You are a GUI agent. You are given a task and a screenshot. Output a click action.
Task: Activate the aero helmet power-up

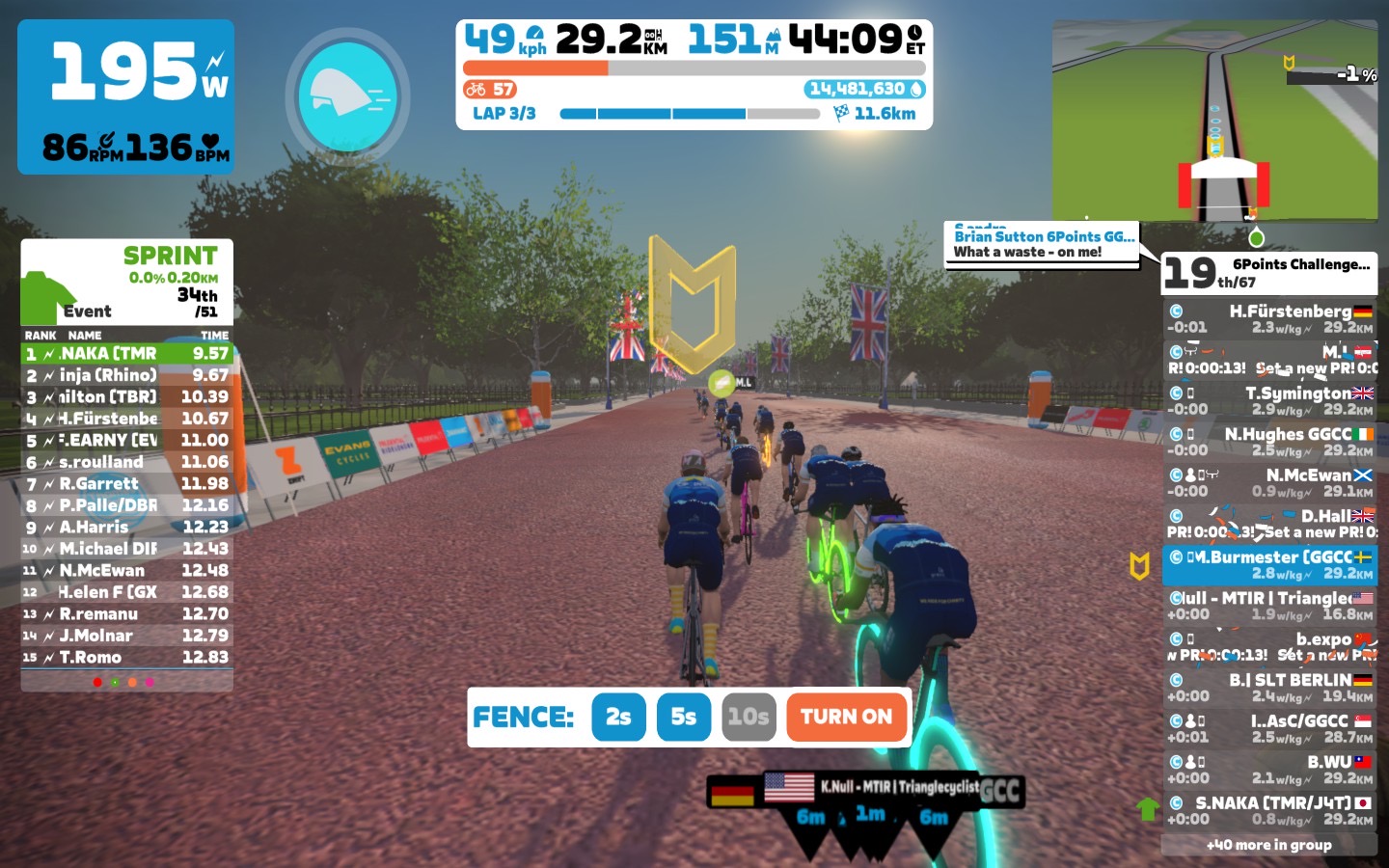[347, 96]
